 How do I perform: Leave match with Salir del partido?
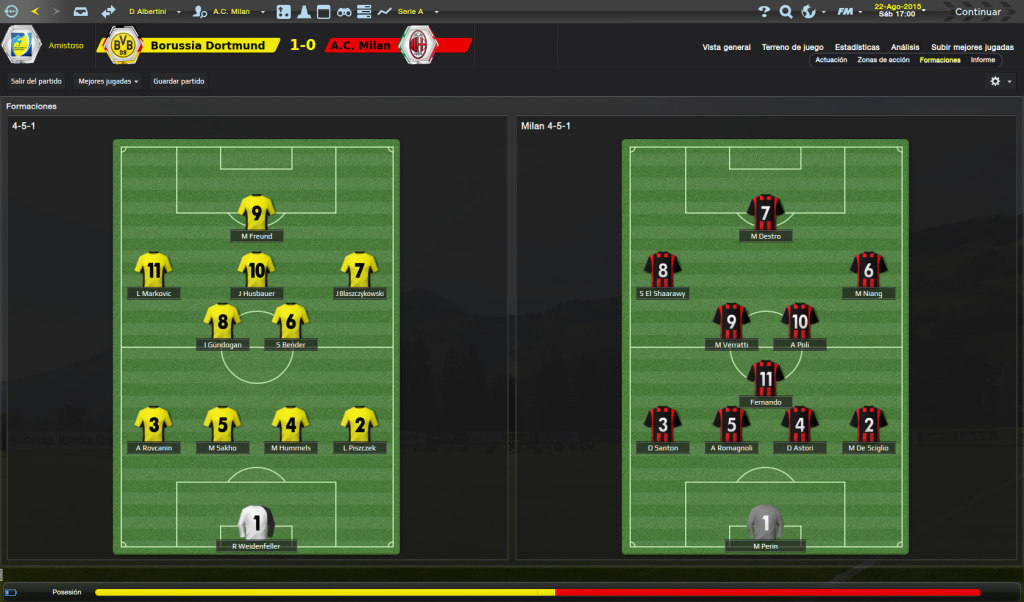pyautogui.click(x=36, y=81)
